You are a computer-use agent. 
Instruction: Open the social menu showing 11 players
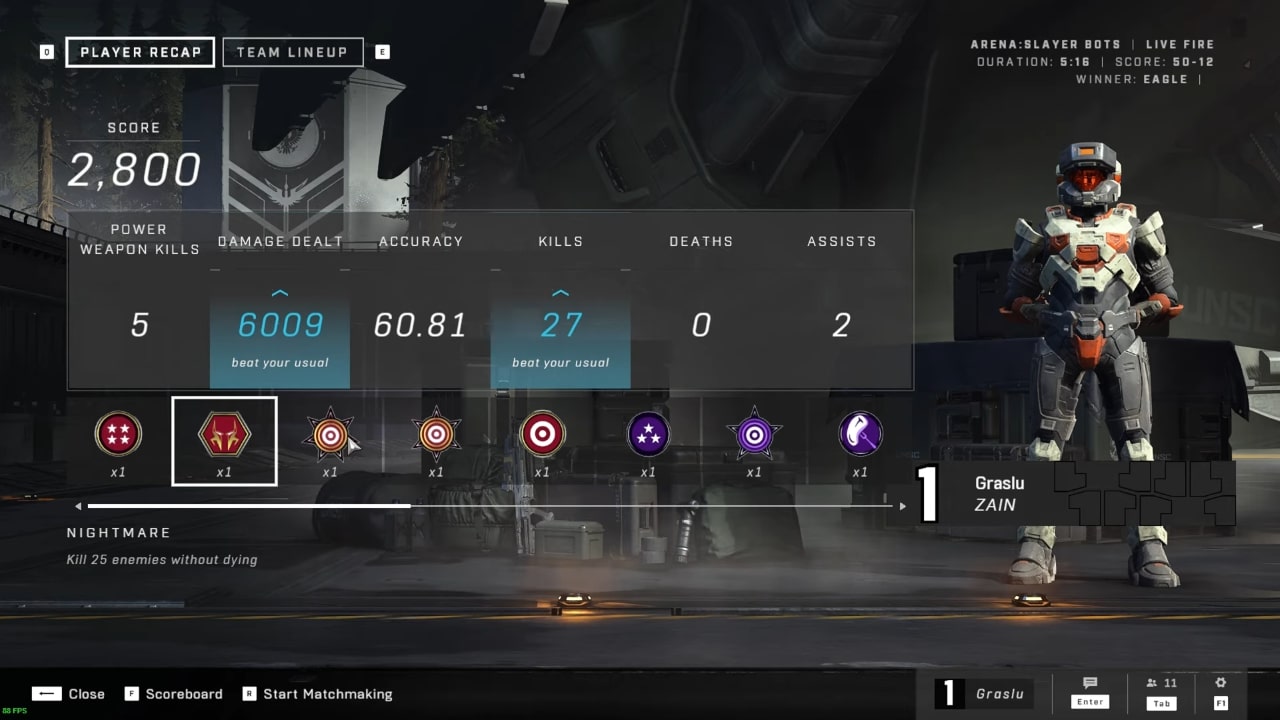1161,684
